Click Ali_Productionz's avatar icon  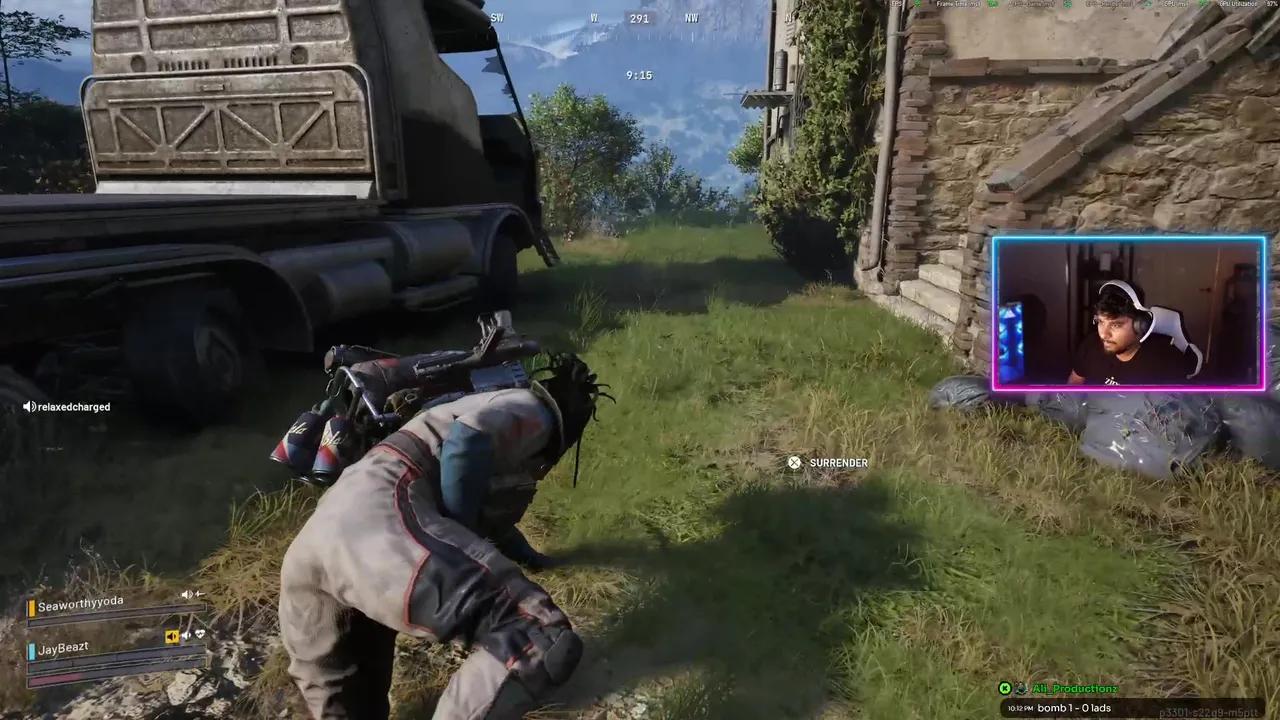pyautogui.click(x=1020, y=688)
